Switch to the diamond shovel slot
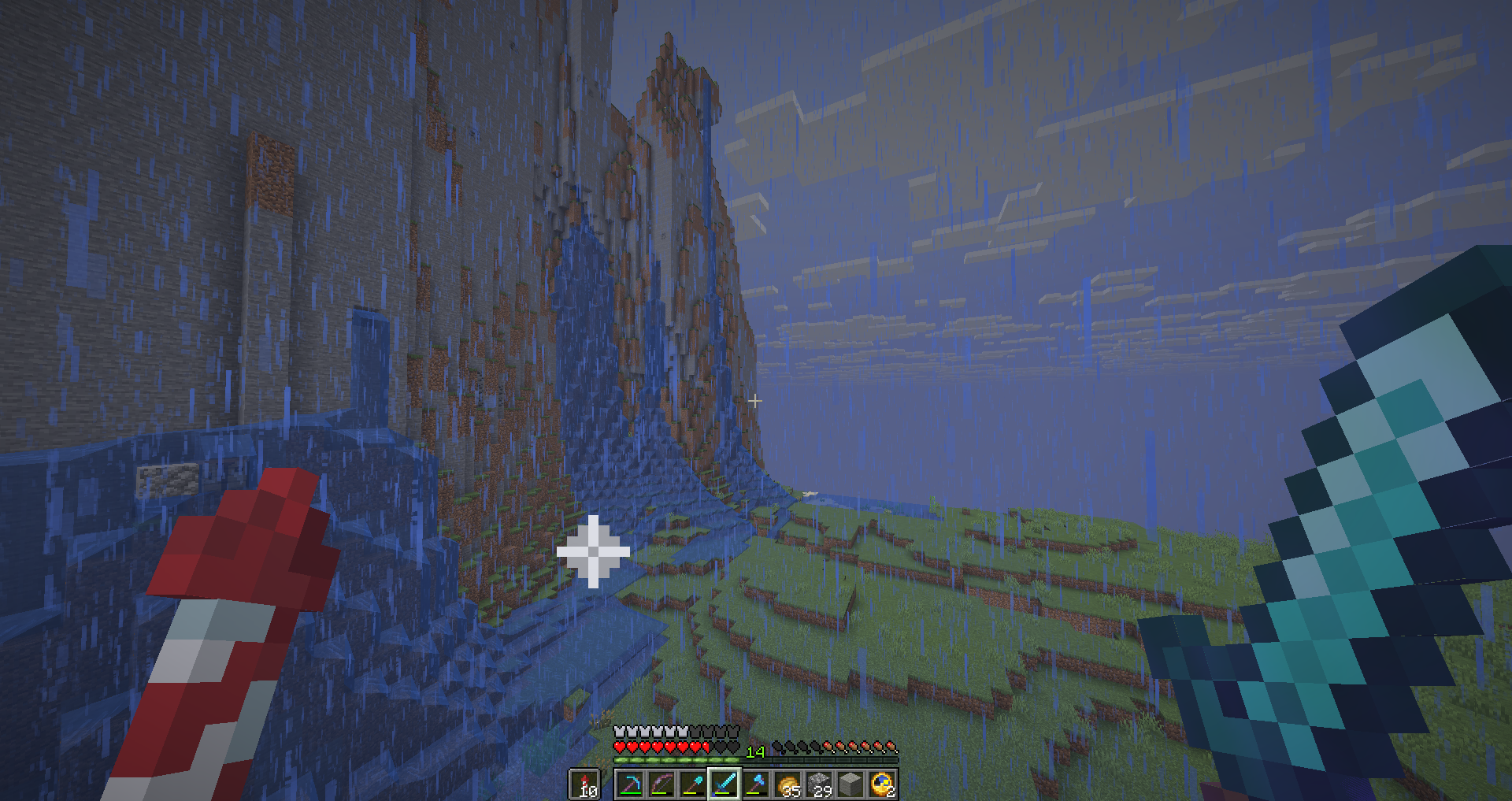 693,784
